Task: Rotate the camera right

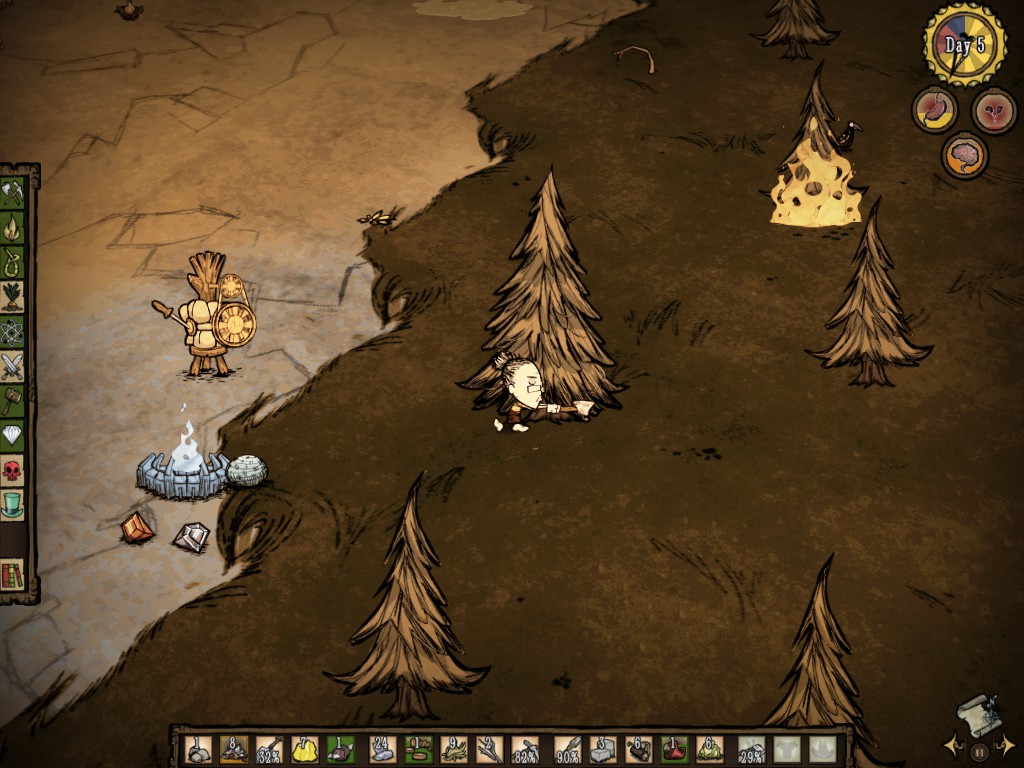Action: pos(1006,746)
